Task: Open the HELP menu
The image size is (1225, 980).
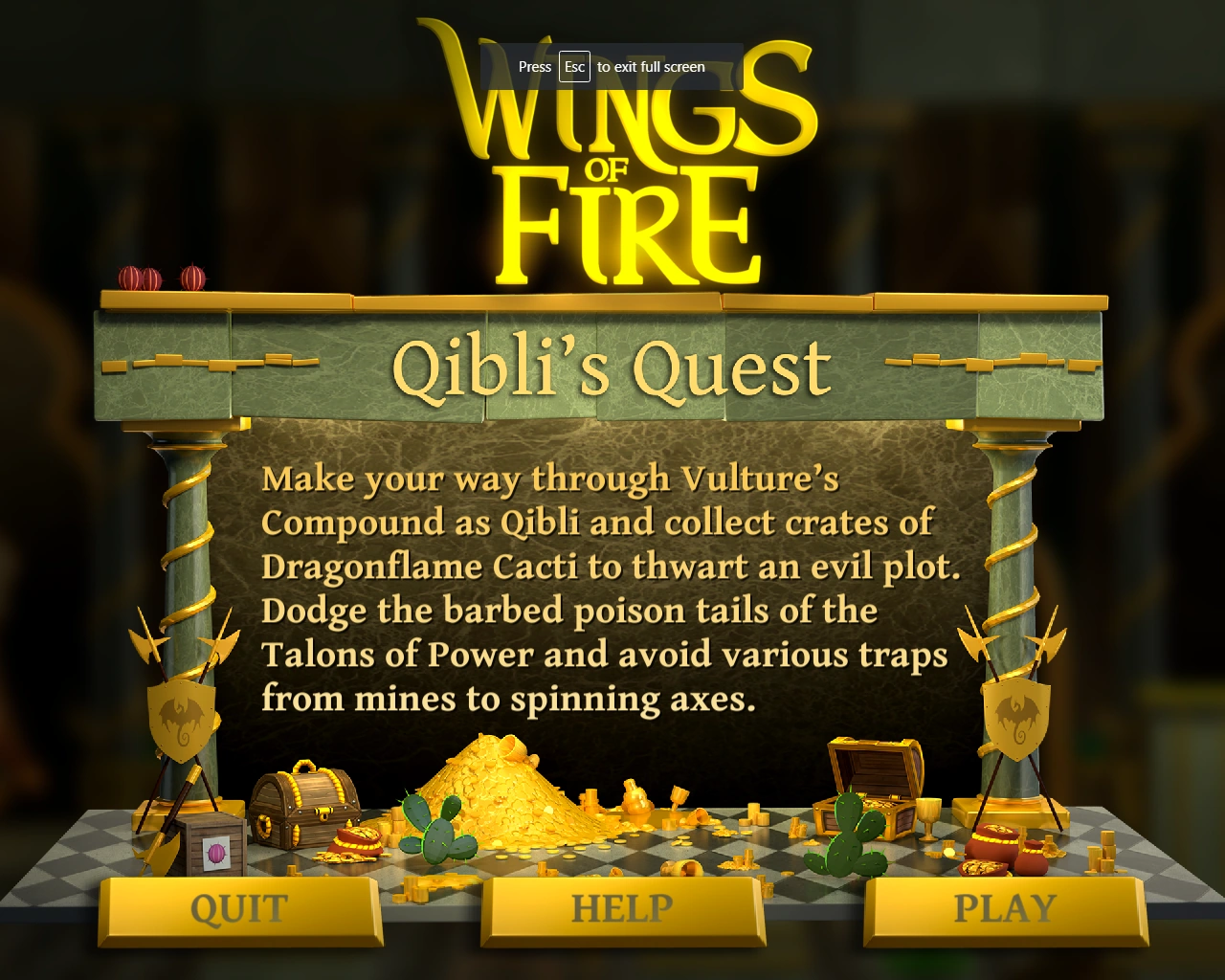Action: click(x=623, y=907)
